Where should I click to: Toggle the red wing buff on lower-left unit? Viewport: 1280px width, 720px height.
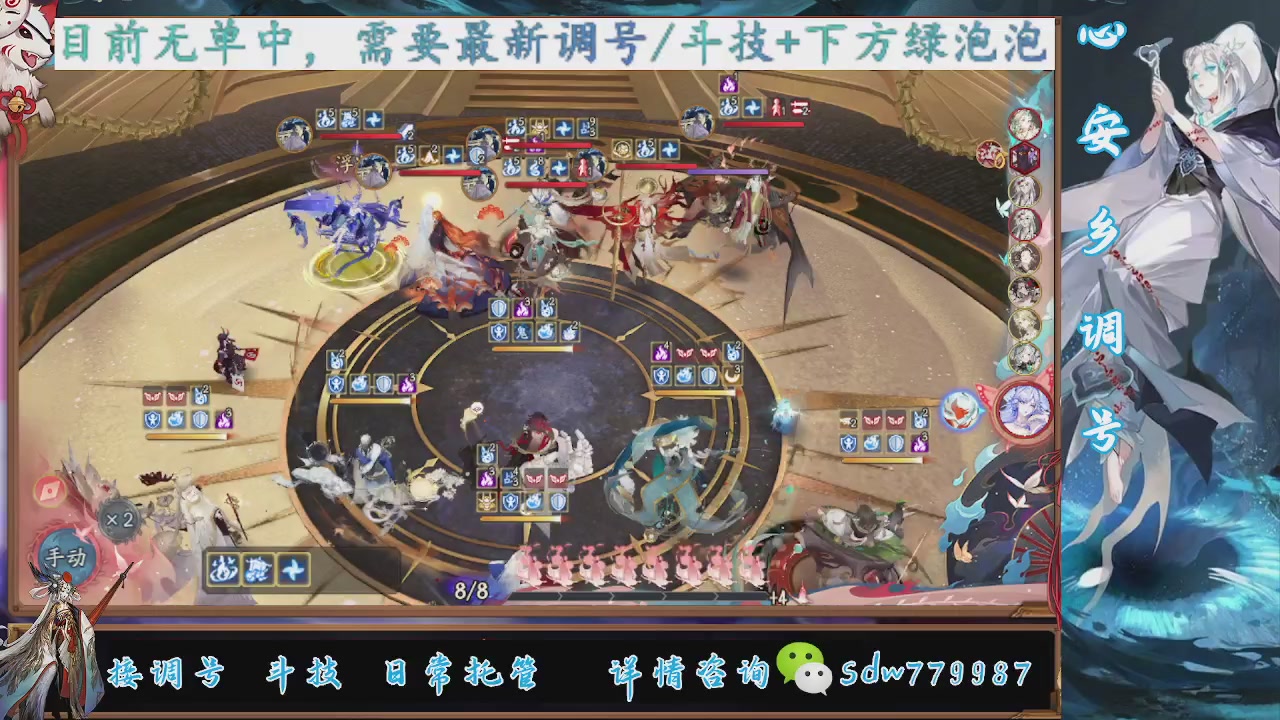tap(154, 397)
